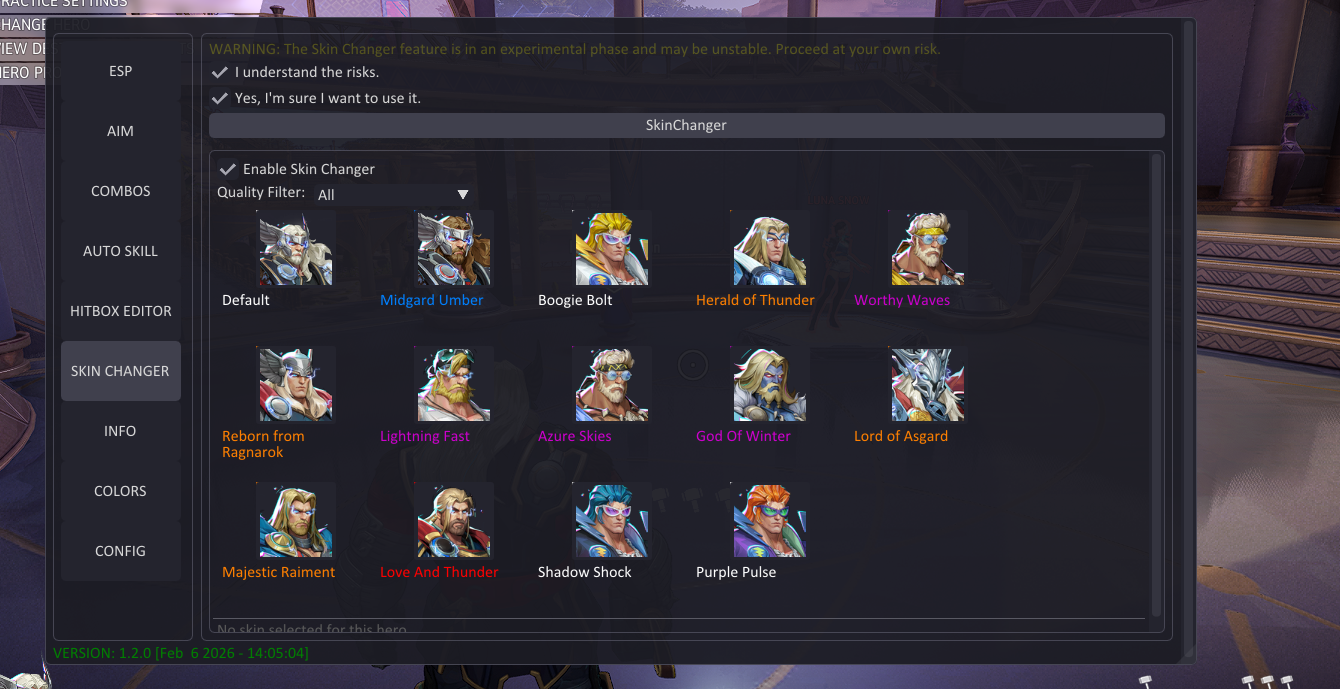Select the Midgard Umber skin
The height and width of the screenshot is (689, 1340).
point(454,249)
